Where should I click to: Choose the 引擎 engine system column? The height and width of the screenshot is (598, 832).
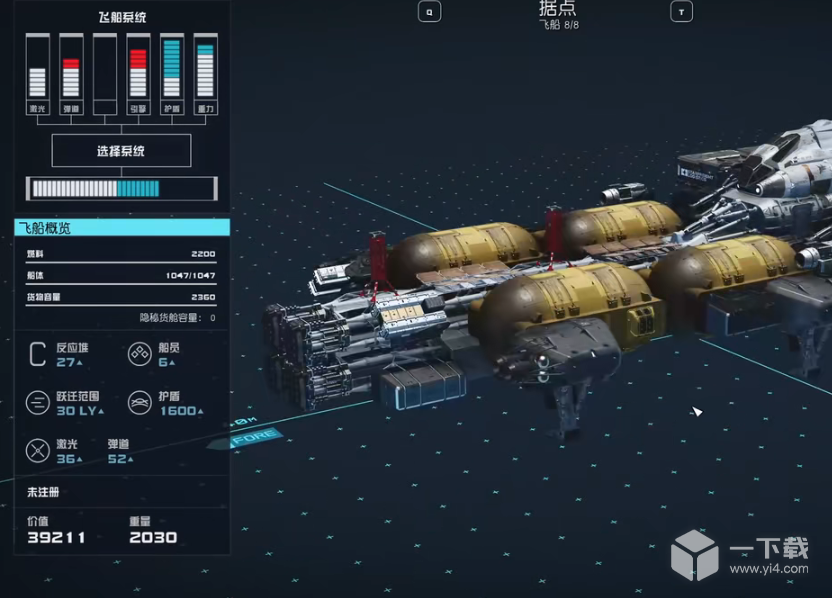[138, 75]
